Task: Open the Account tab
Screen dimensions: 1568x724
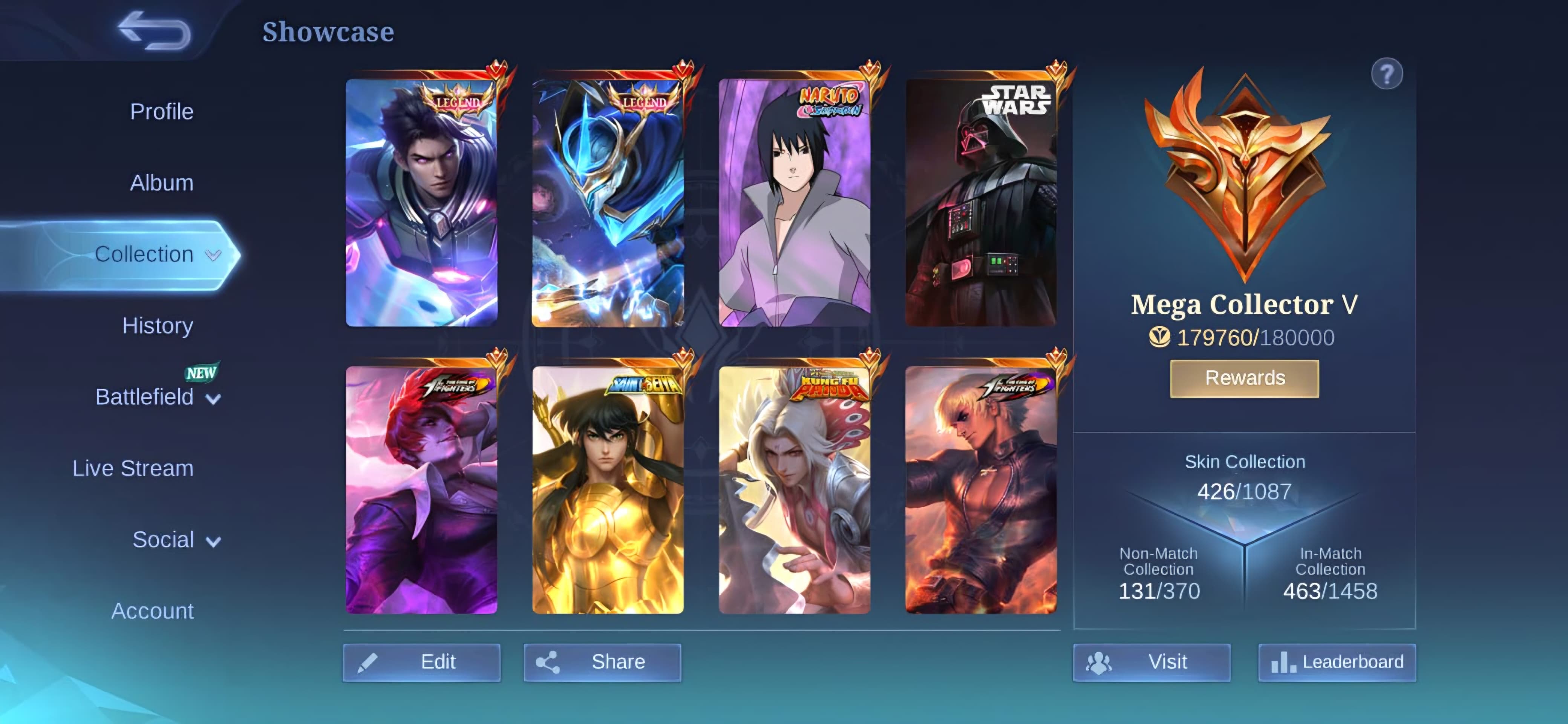Action: click(152, 611)
